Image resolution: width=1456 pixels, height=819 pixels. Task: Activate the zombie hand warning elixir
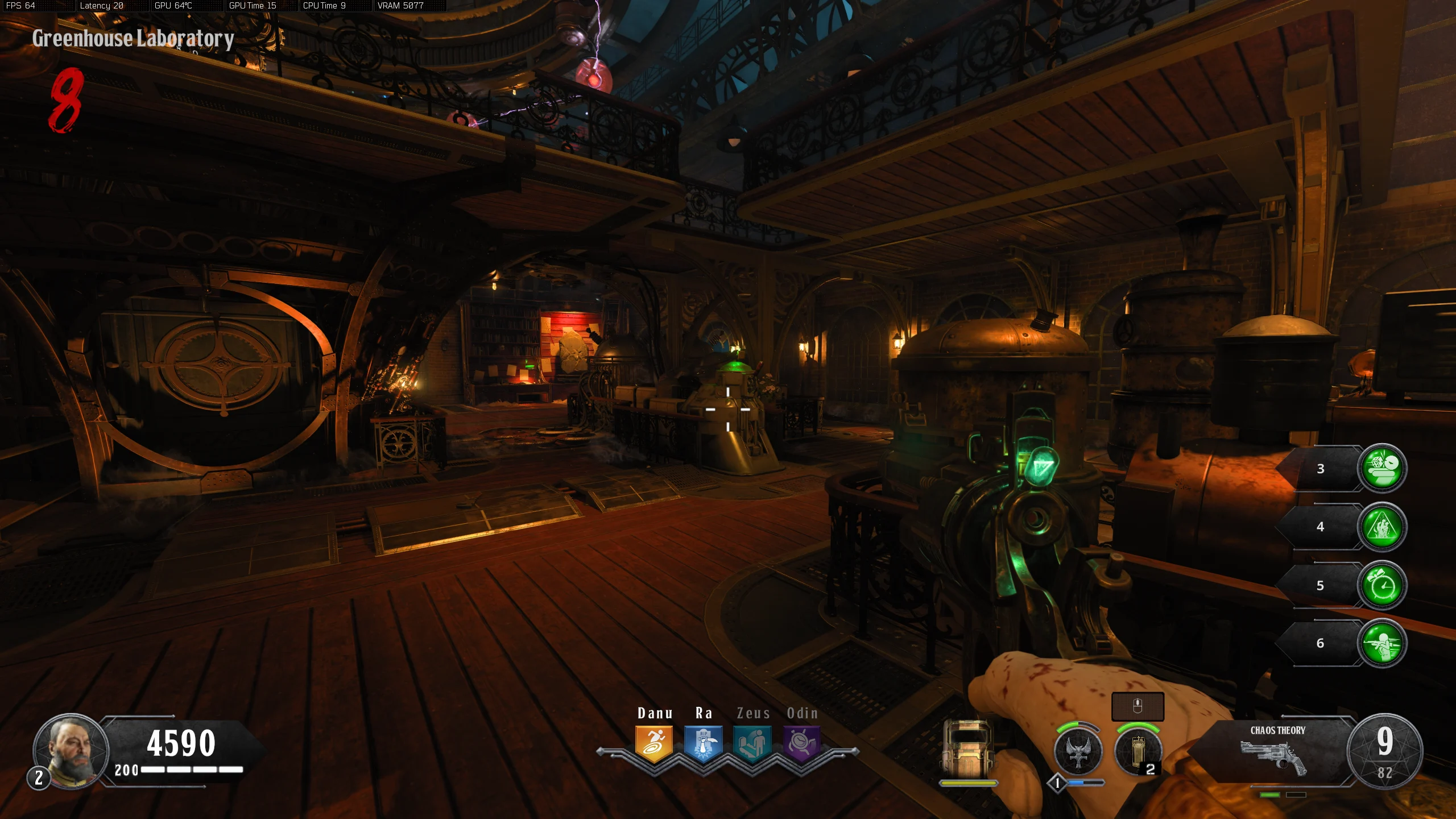[1382, 527]
